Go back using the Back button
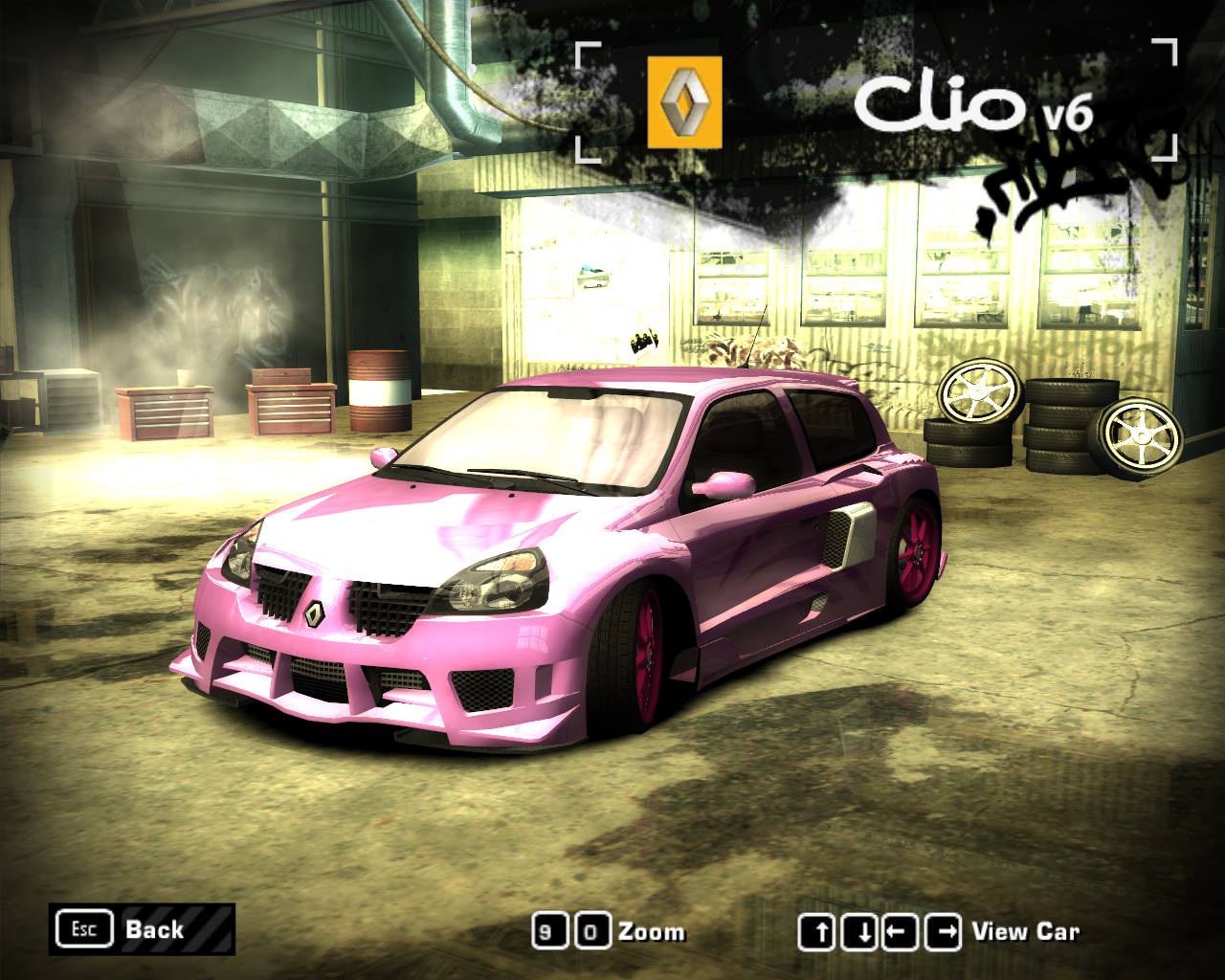1225x980 pixels. (142, 928)
